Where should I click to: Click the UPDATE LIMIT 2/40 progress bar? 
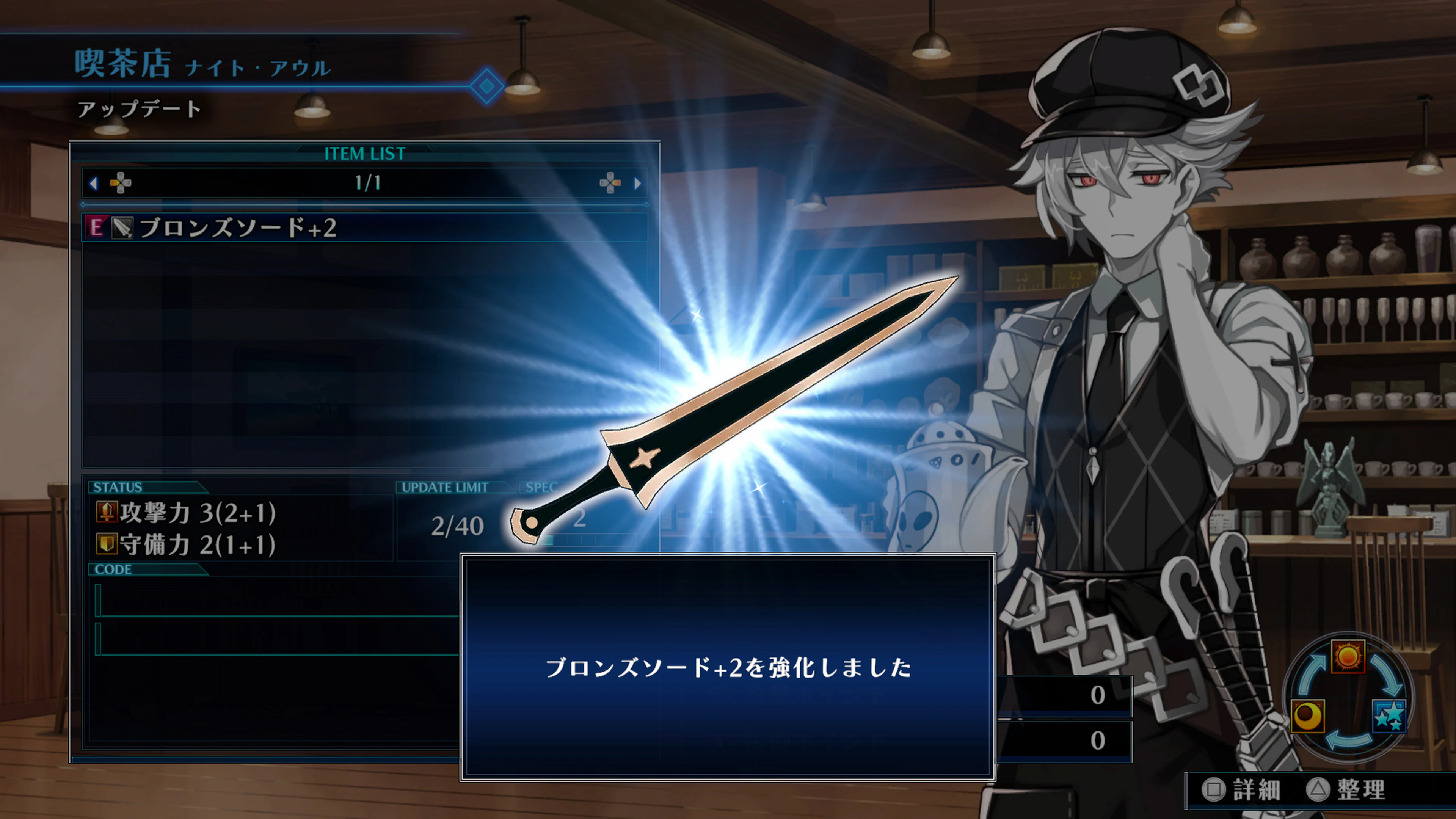tap(459, 526)
